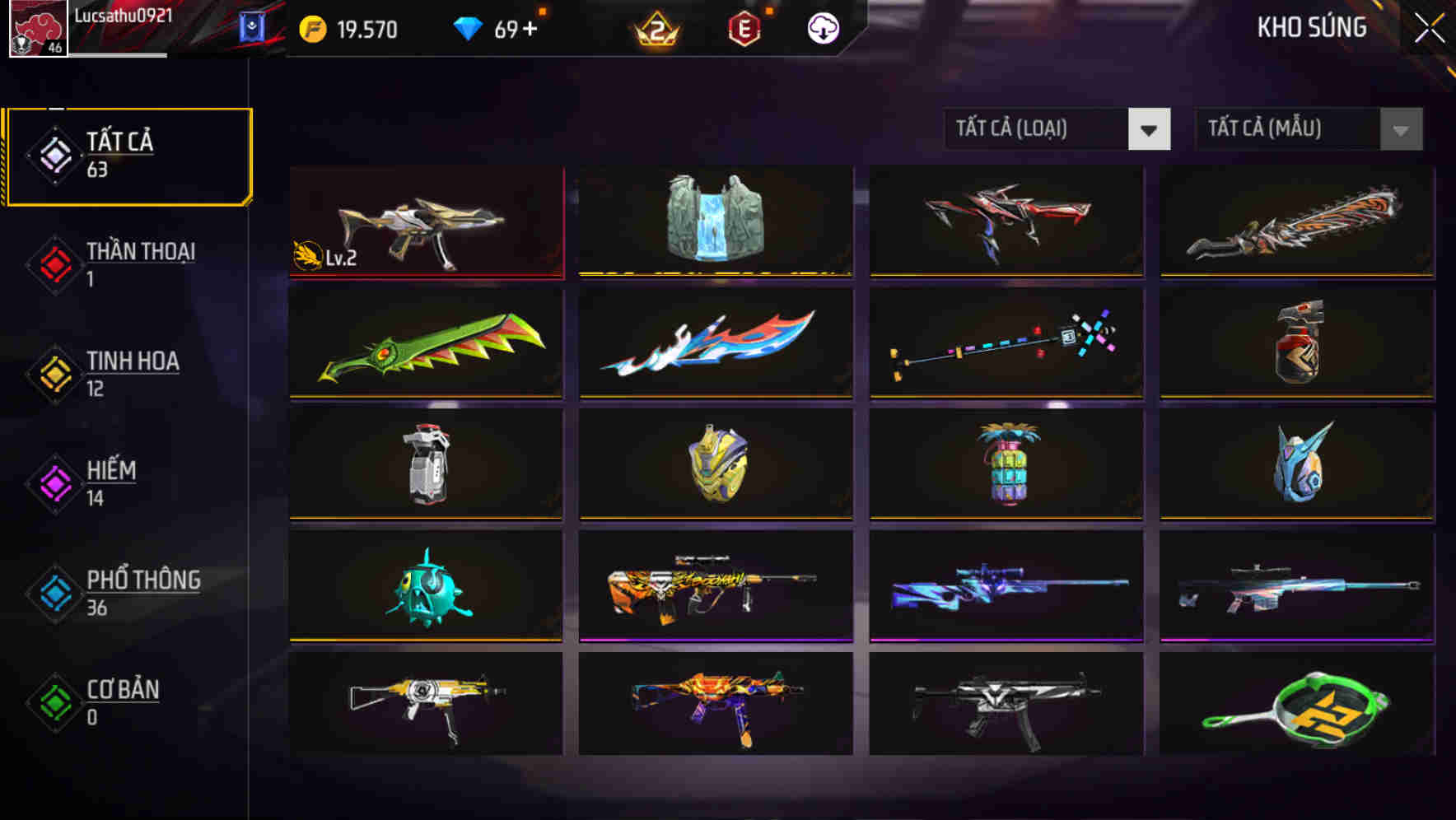Open the download cloud icon
Screen dimensions: 1456x820
[821, 27]
